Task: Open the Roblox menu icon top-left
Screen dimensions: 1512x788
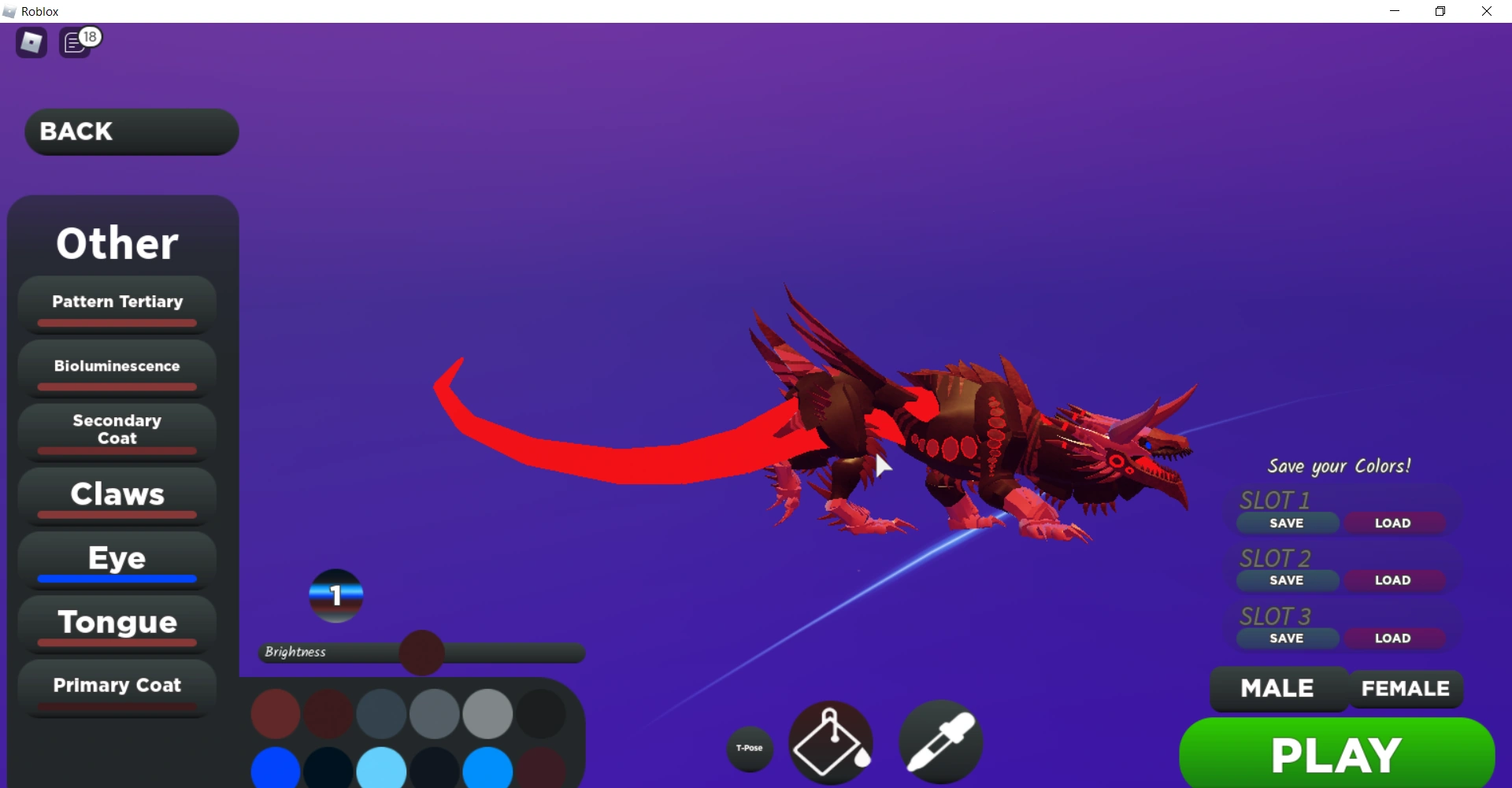Action: pos(30,43)
